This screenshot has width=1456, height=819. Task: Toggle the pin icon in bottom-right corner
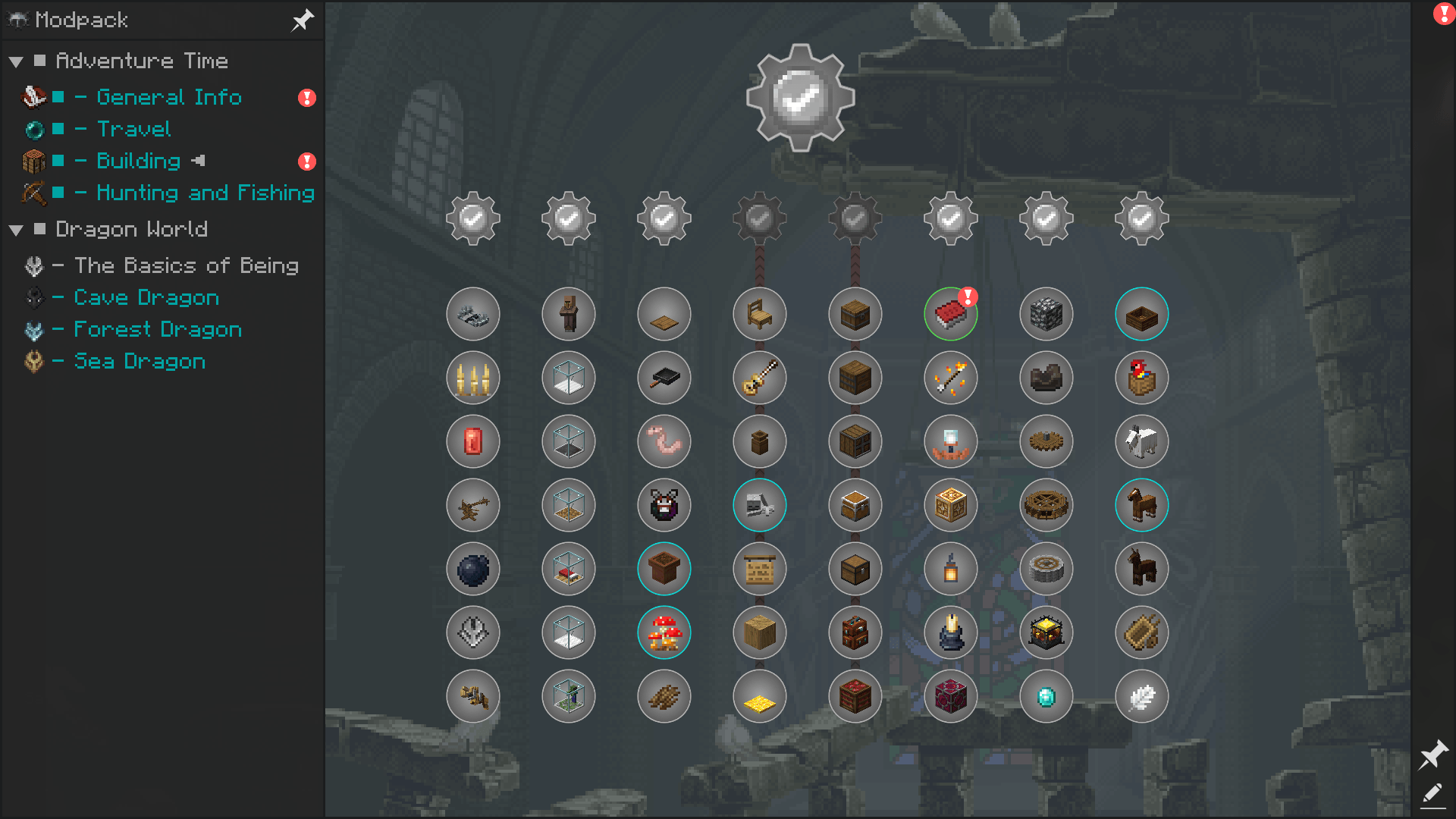pyautogui.click(x=1435, y=755)
